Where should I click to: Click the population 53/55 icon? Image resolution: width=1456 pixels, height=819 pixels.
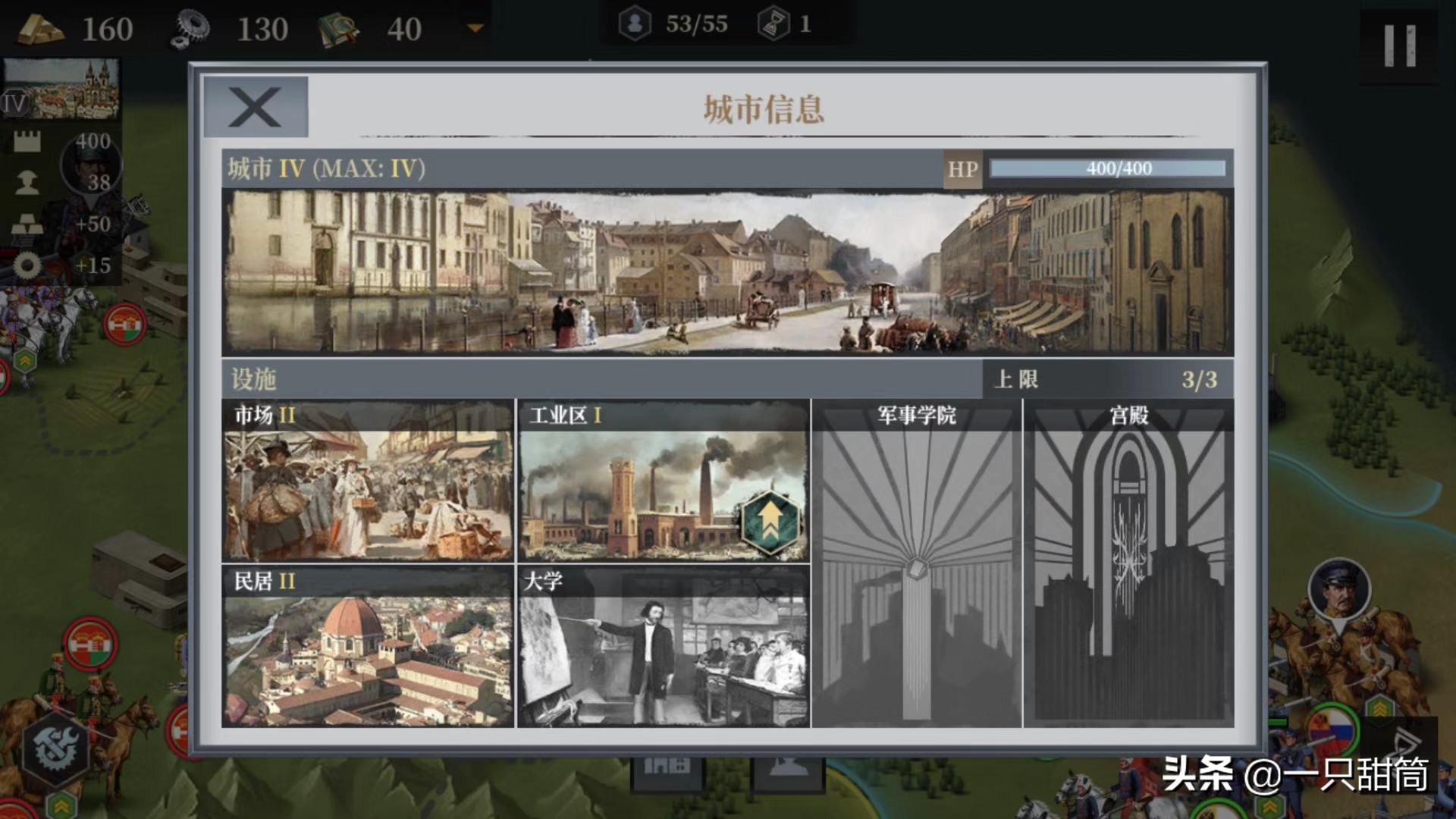635,23
